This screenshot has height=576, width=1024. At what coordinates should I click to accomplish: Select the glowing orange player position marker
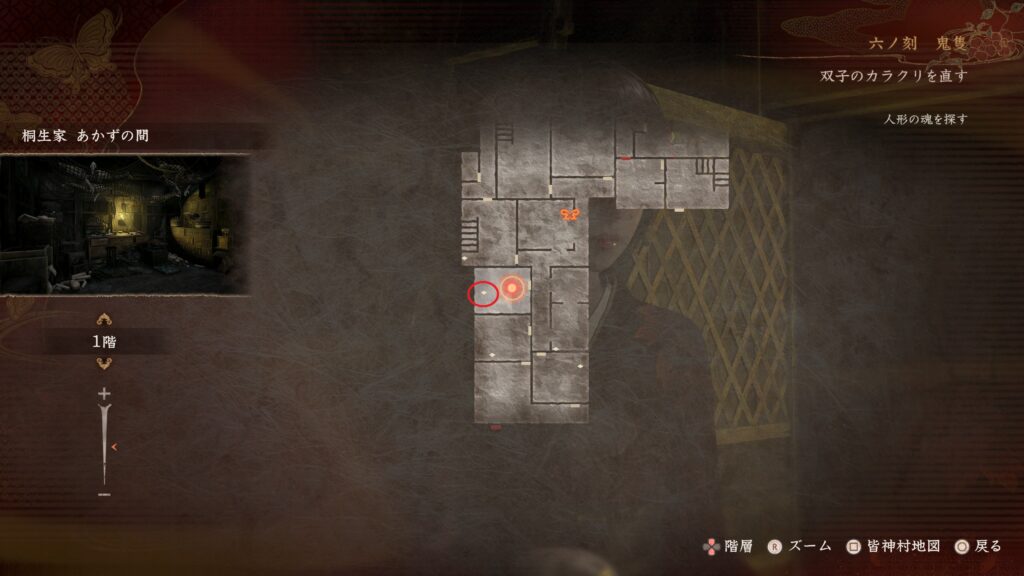click(512, 290)
